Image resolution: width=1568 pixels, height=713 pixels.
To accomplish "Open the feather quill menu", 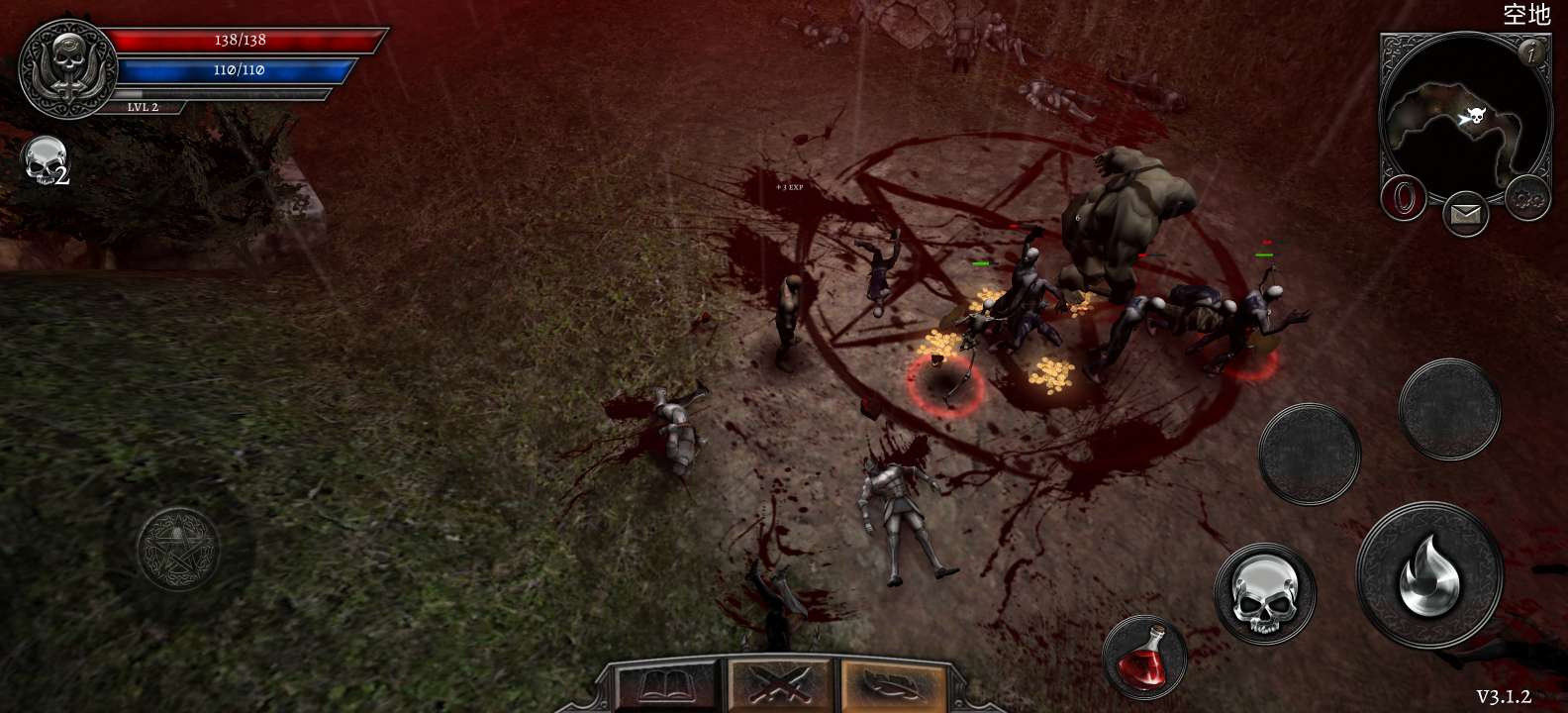I will (891, 686).
